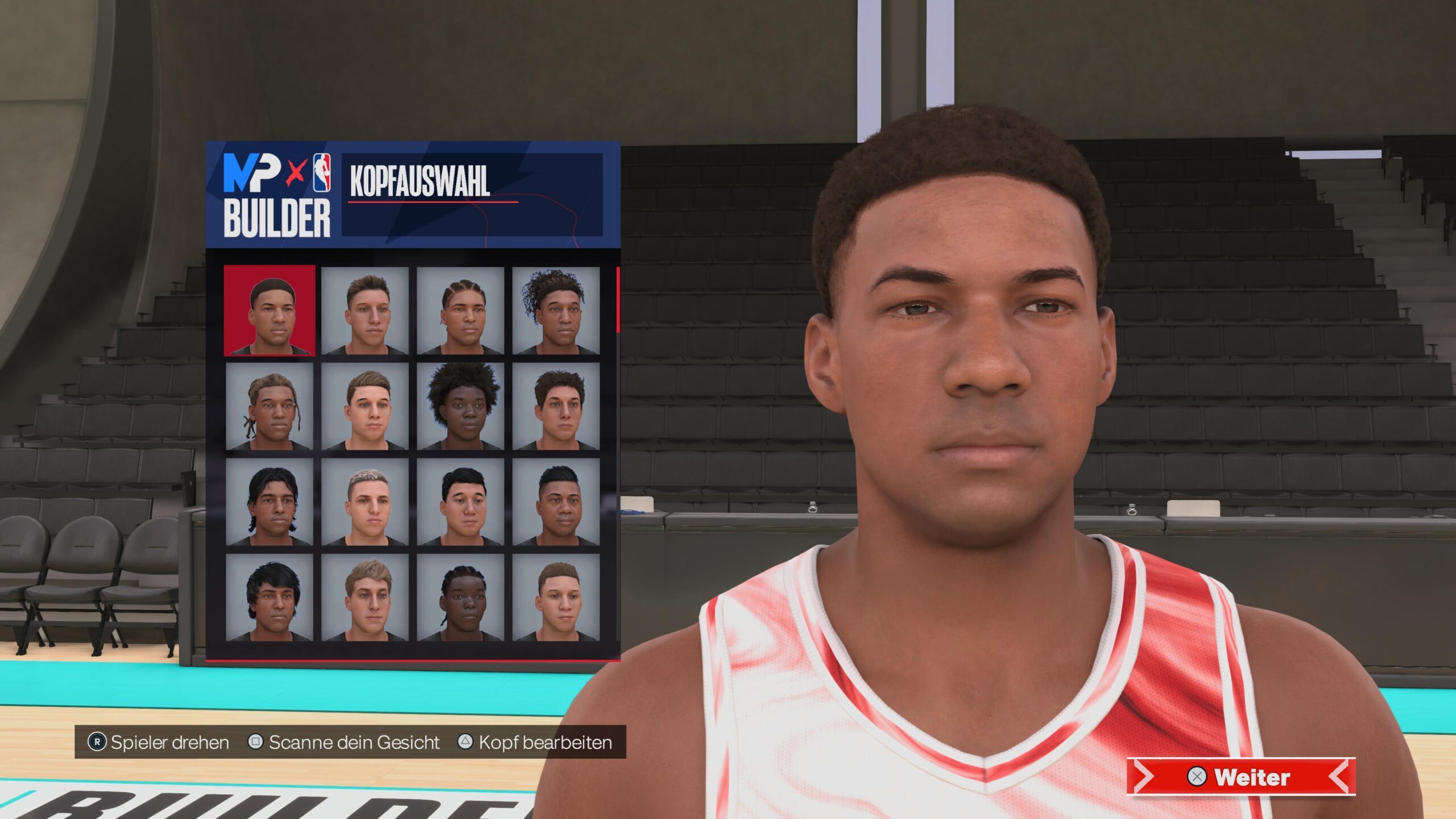1456x819 pixels.
Task: Pick the head with shoulder-length black hair
Action: (x=270, y=502)
